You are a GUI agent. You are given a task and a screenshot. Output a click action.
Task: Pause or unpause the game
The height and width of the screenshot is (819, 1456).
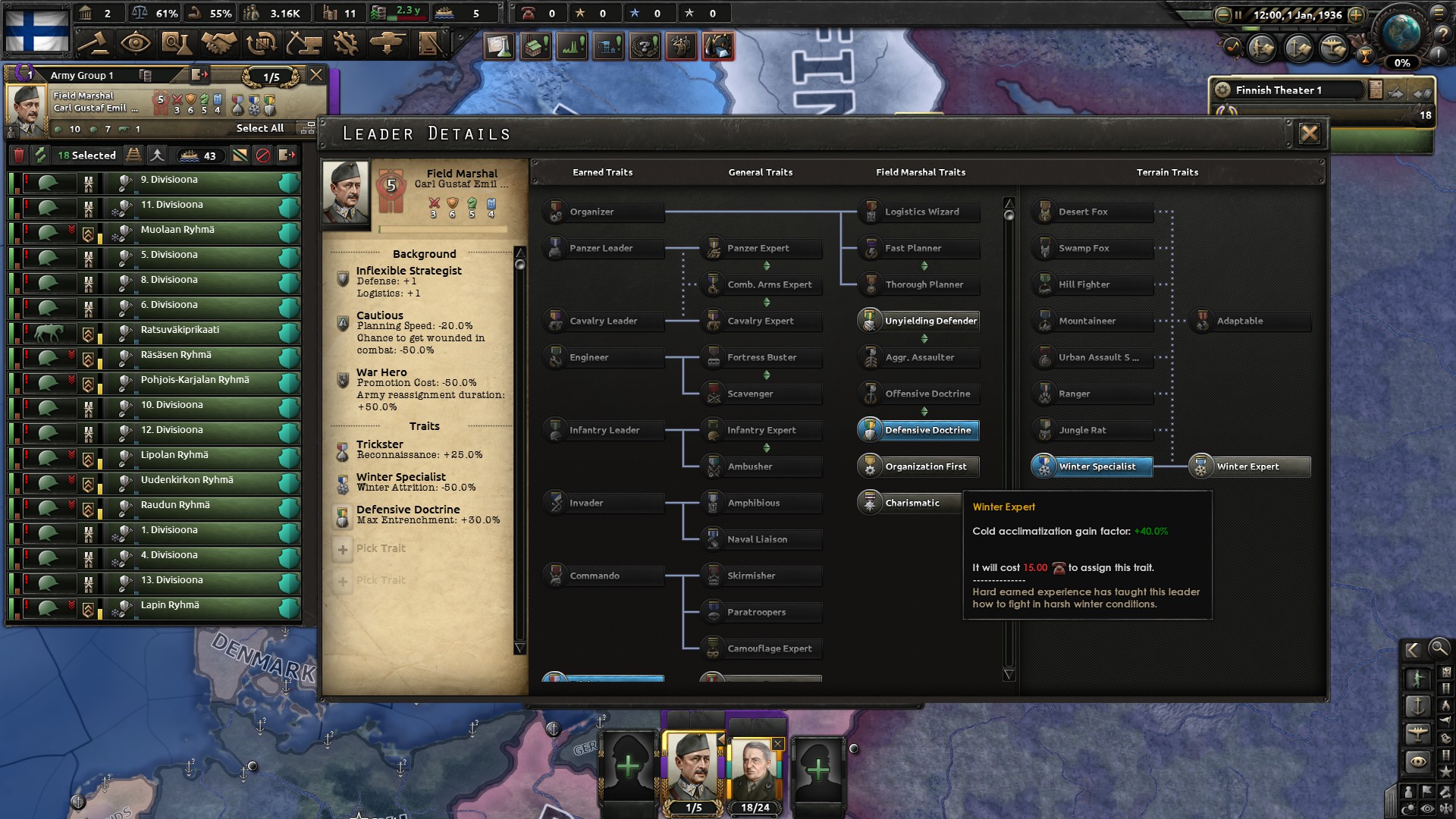1238,14
